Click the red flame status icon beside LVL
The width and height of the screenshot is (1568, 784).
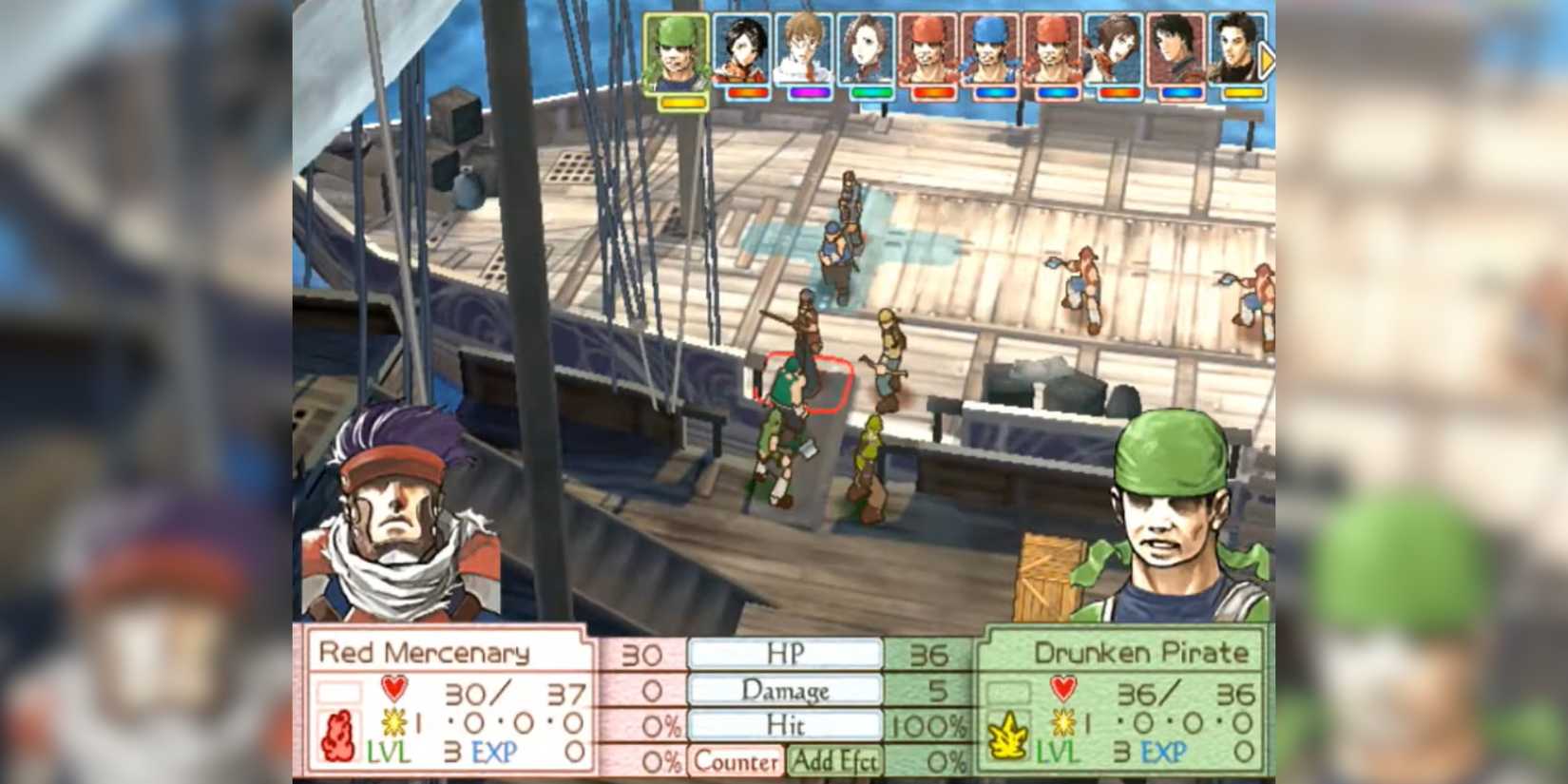pyautogui.click(x=338, y=734)
